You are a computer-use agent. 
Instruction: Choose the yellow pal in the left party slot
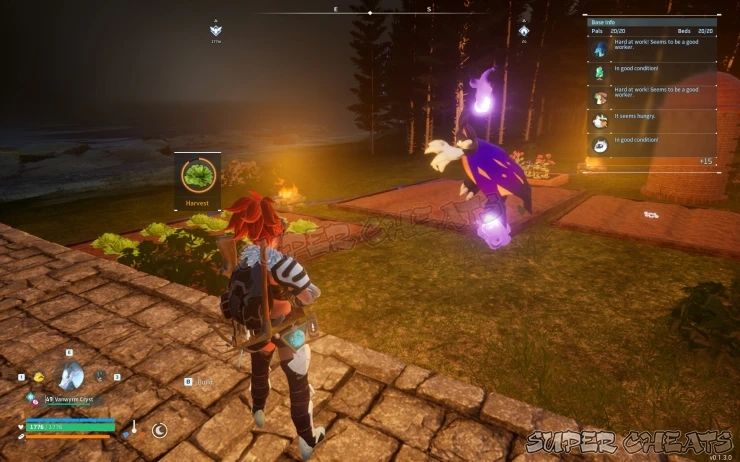(x=39, y=377)
